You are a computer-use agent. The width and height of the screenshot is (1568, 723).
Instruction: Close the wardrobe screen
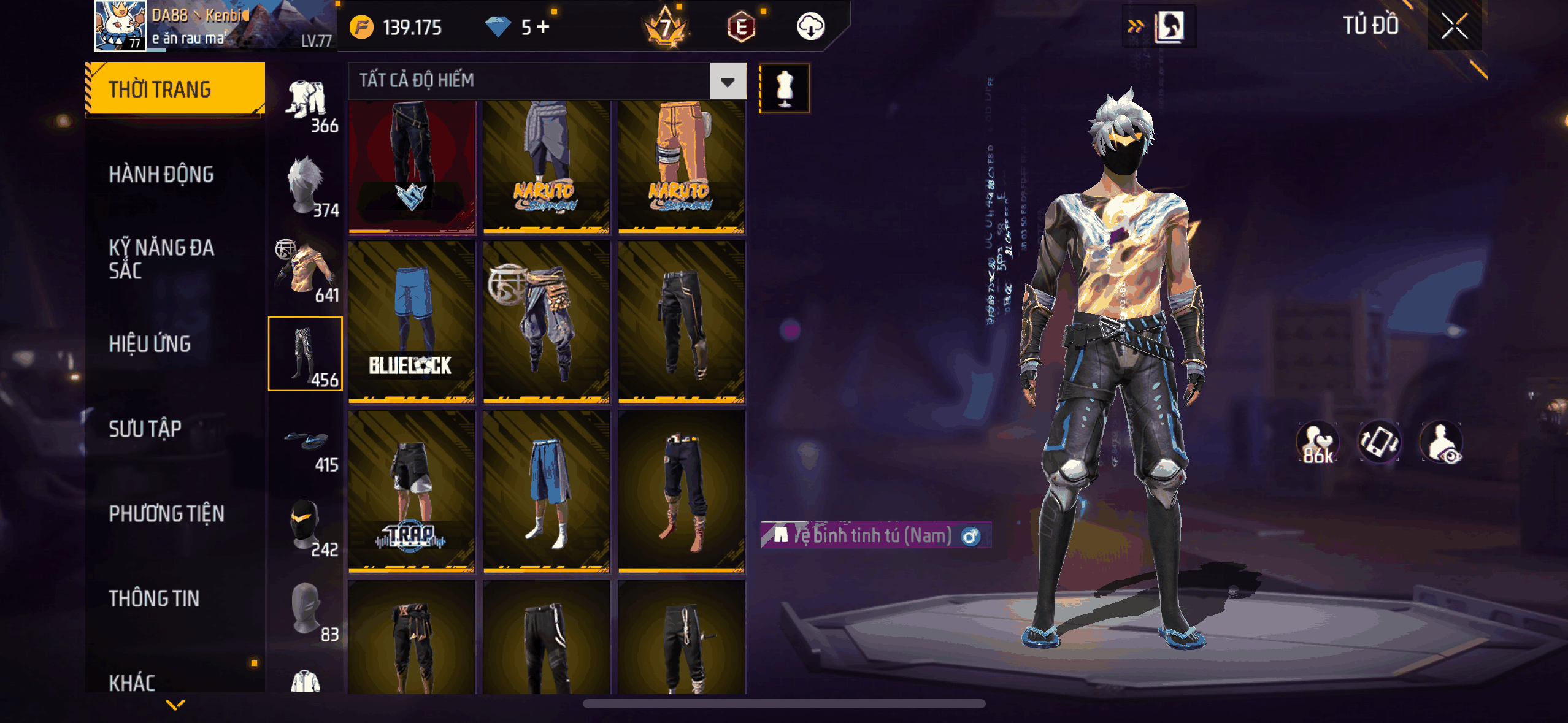pyautogui.click(x=1454, y=26)
